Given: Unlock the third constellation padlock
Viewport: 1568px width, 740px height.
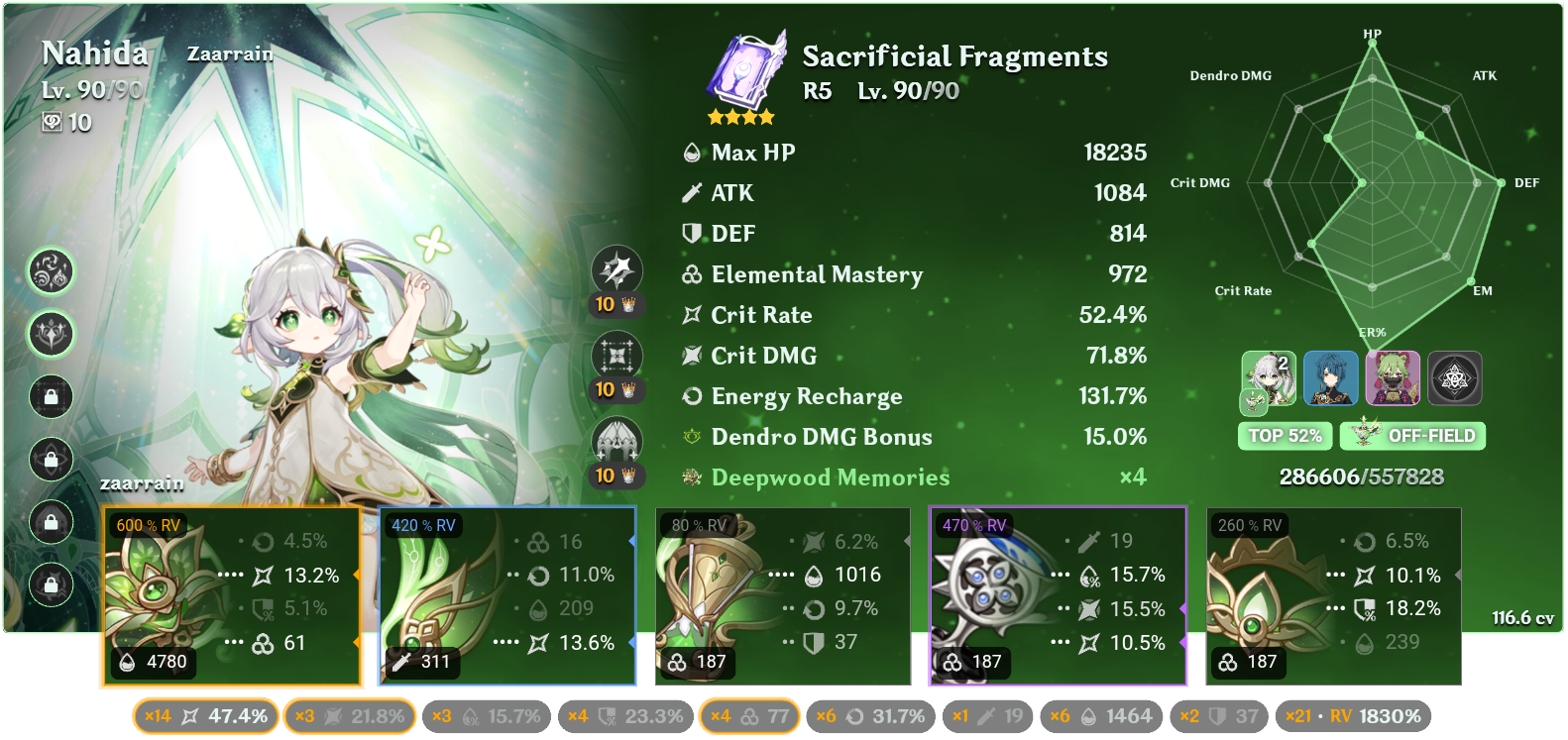Looking at the screenshot, I should 51,396.
